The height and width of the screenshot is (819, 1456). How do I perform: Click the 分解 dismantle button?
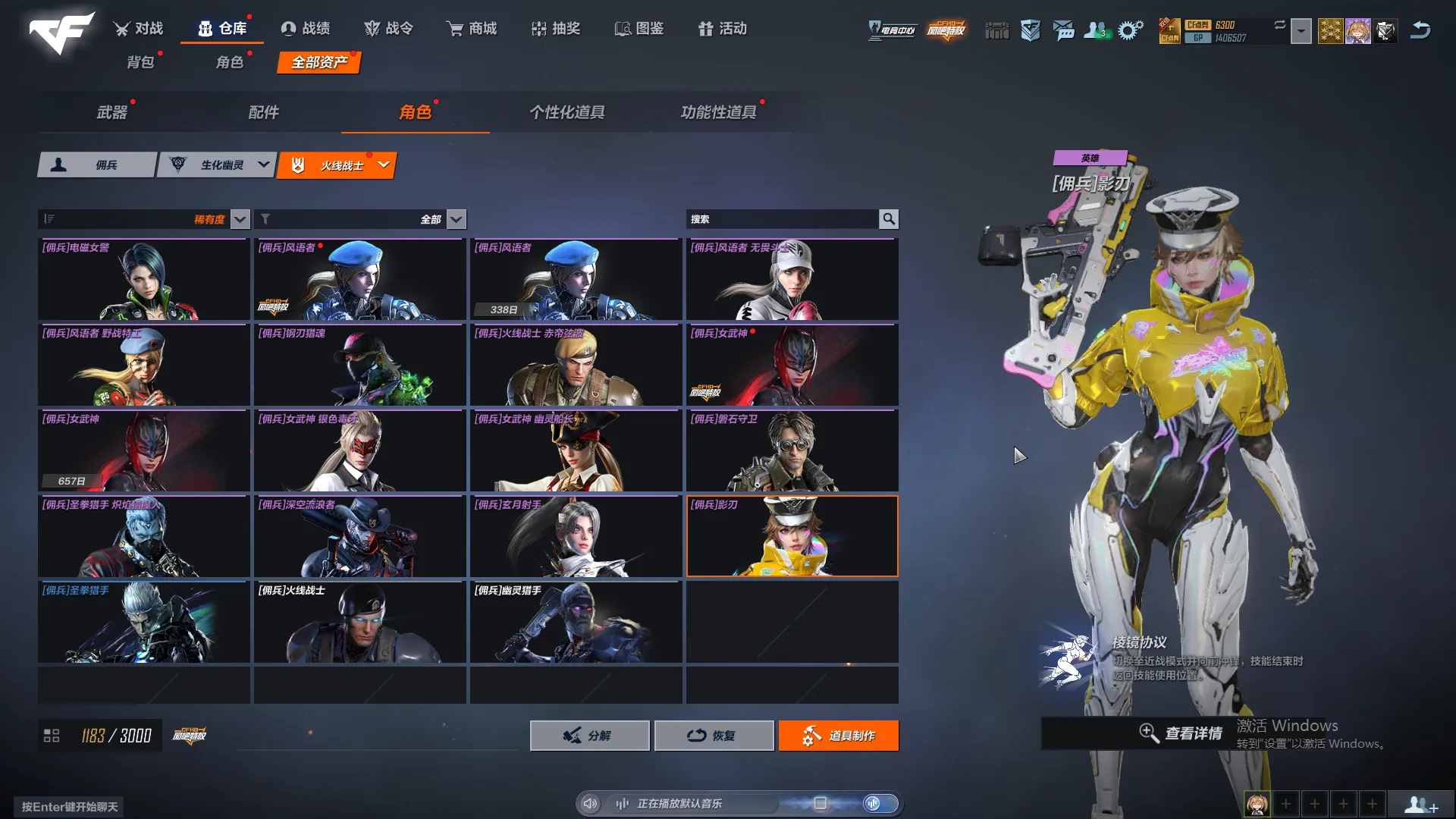(x=589, y=736)
